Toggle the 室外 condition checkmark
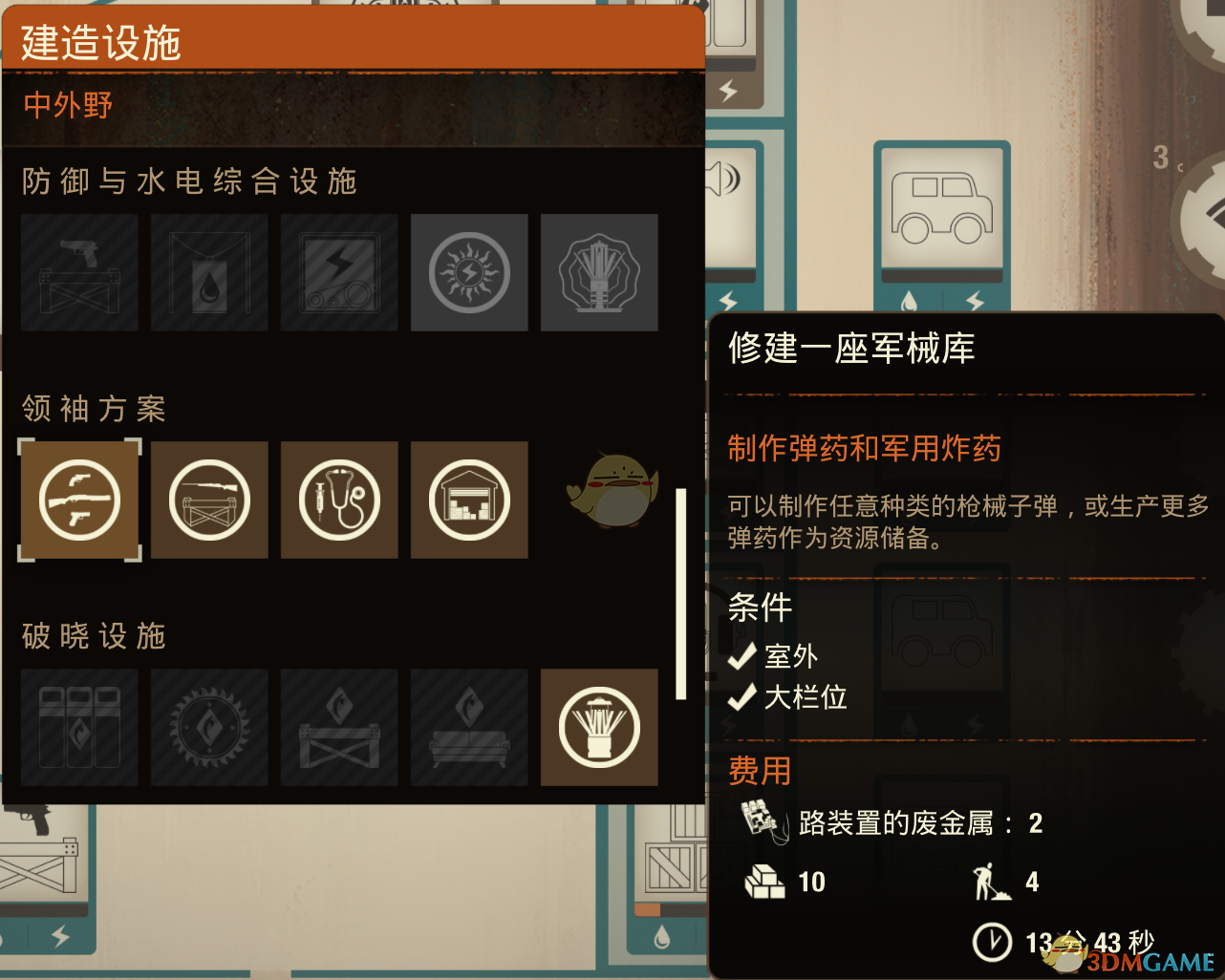Screen dimensions: 1225x980 coord(741,656)
